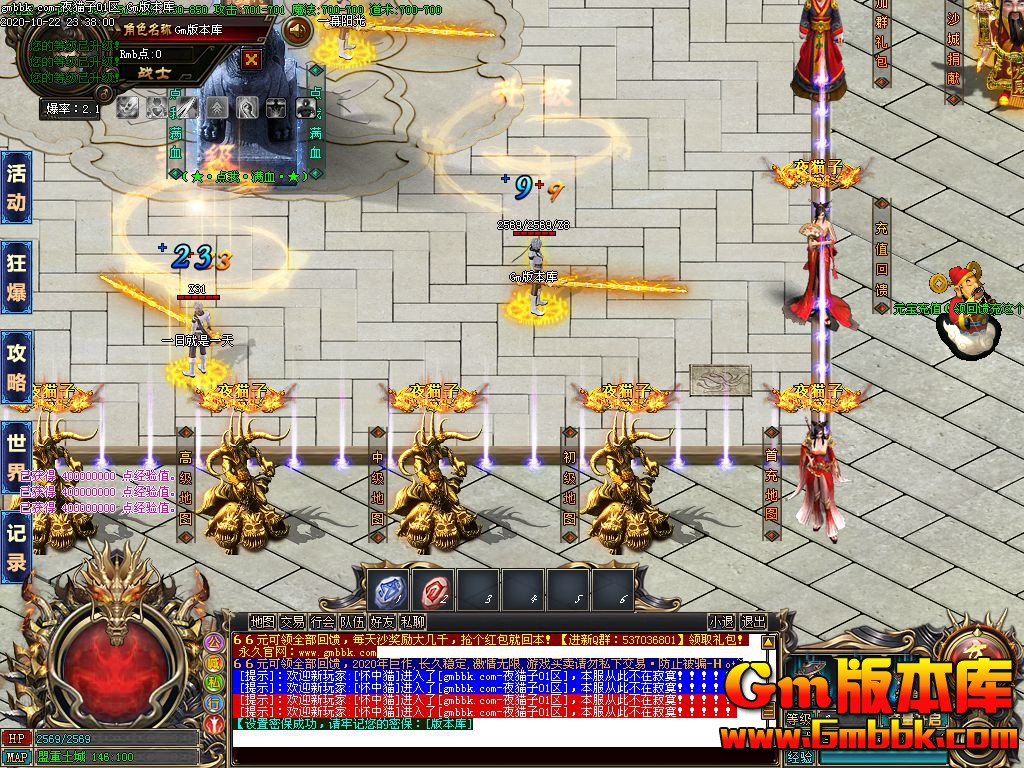1024x768 pixels.
Task: Open the 队伍 team button
Action: [352, 622]
